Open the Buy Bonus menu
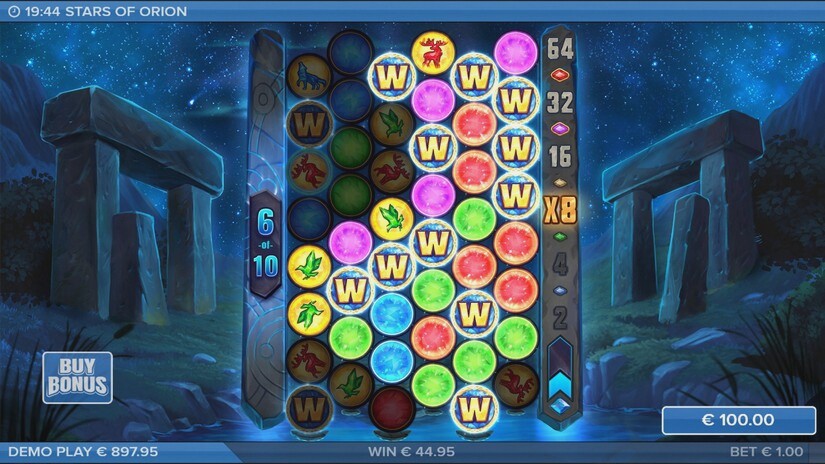Viewport: 825px width, 464px height. (x=76, y=378)
